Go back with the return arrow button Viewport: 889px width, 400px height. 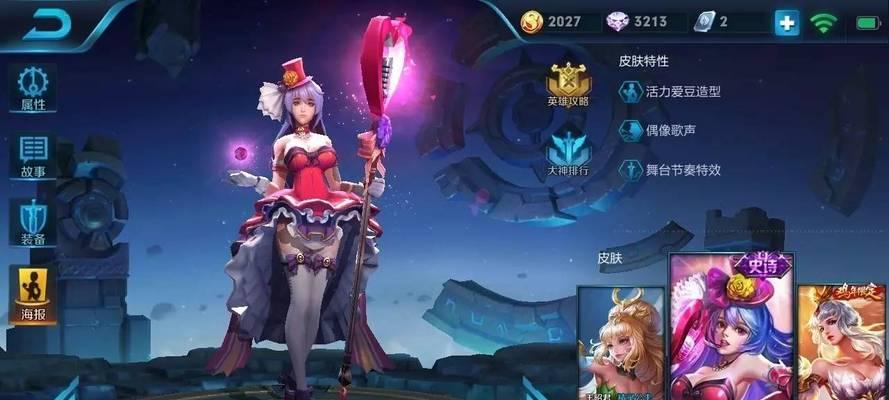coord(45,25)
